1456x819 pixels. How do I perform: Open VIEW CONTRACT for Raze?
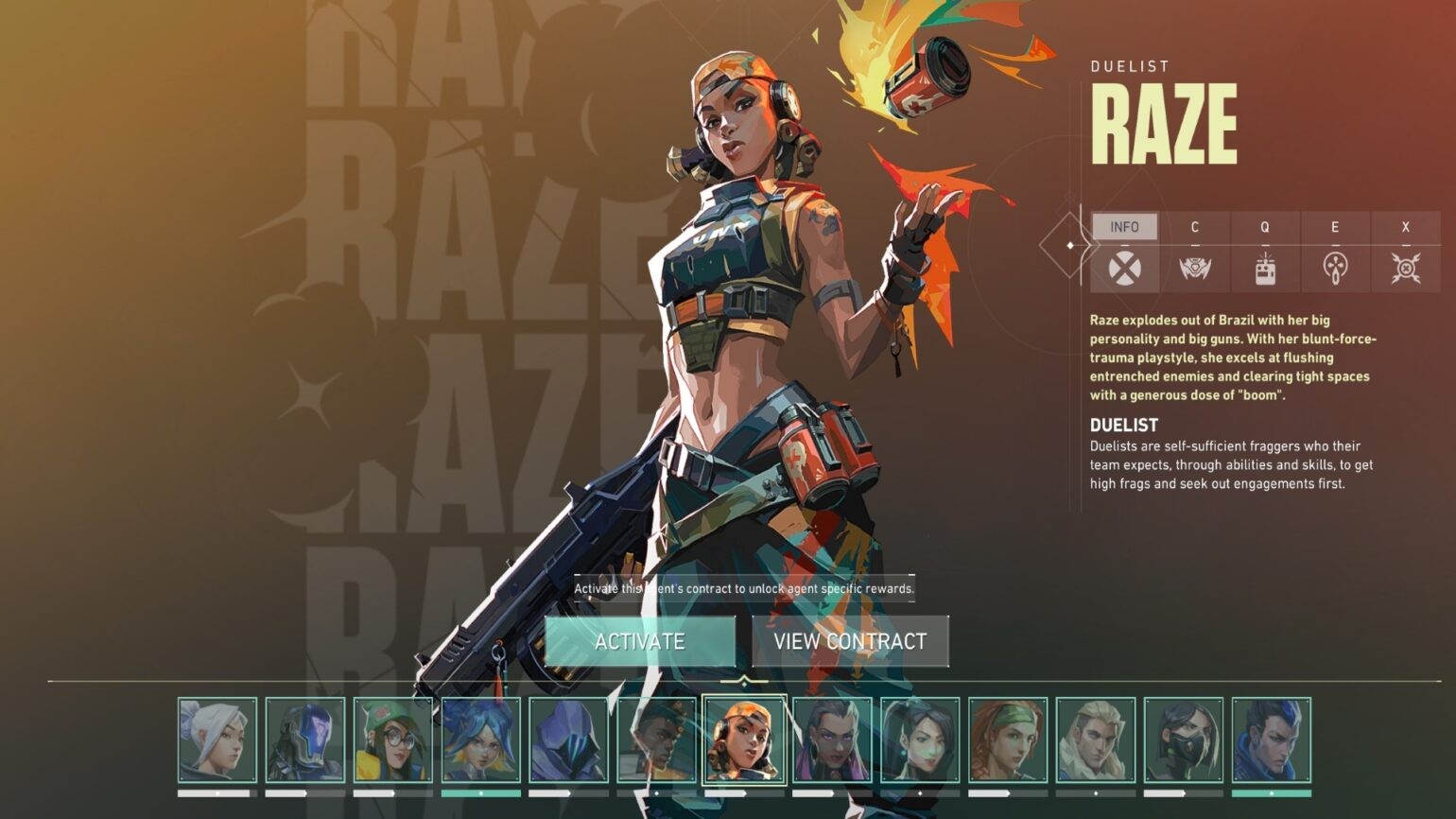tap(851, 640)
